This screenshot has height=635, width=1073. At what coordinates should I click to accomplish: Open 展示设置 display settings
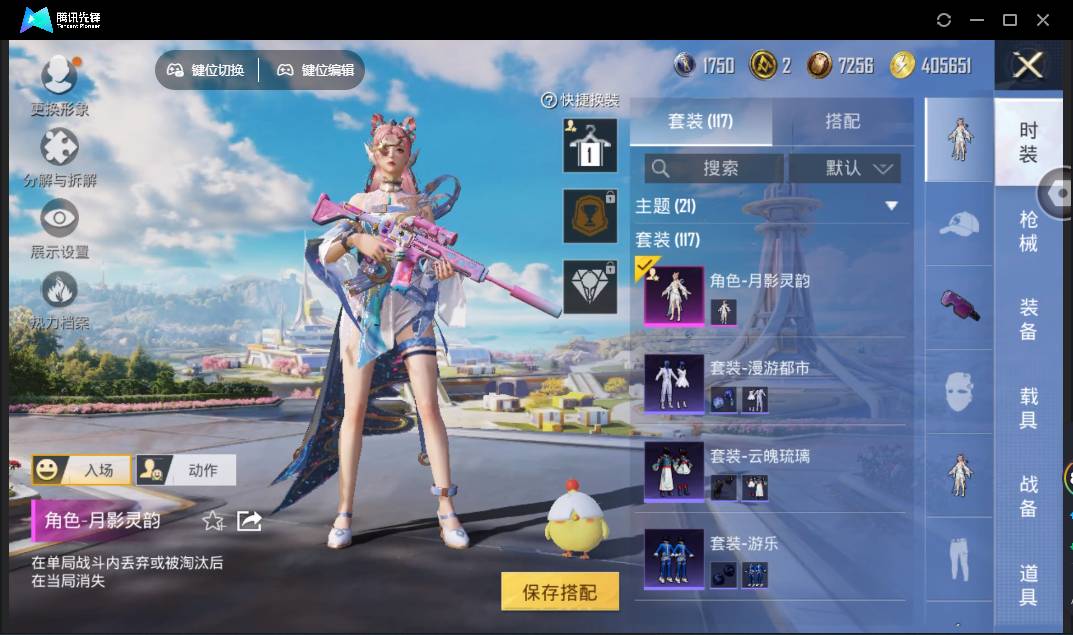point(59,228)
